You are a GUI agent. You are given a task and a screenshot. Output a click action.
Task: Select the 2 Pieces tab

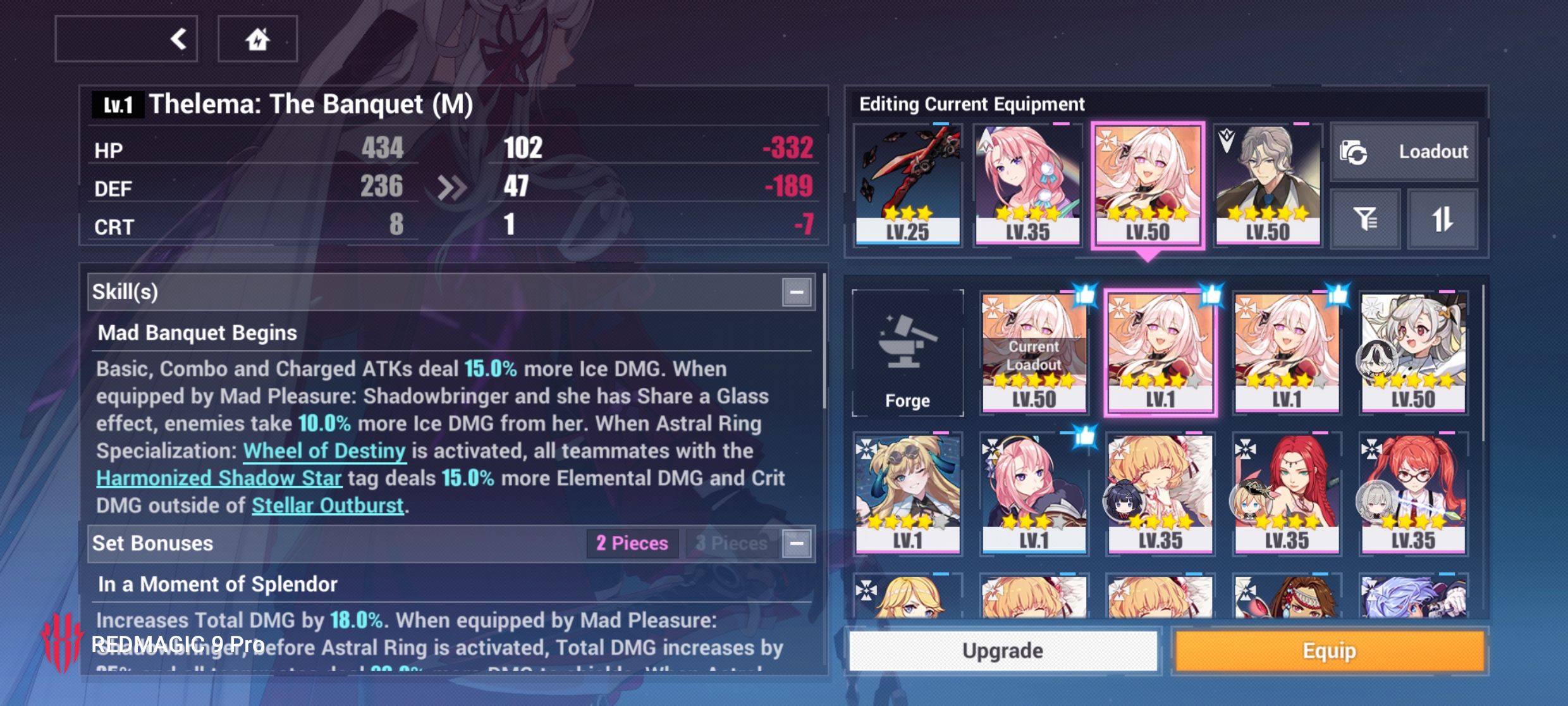(x=632, y=543)
